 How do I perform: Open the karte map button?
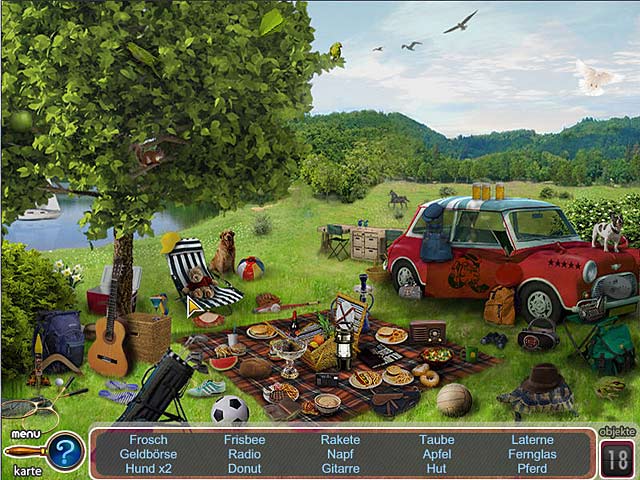(27, 470)
